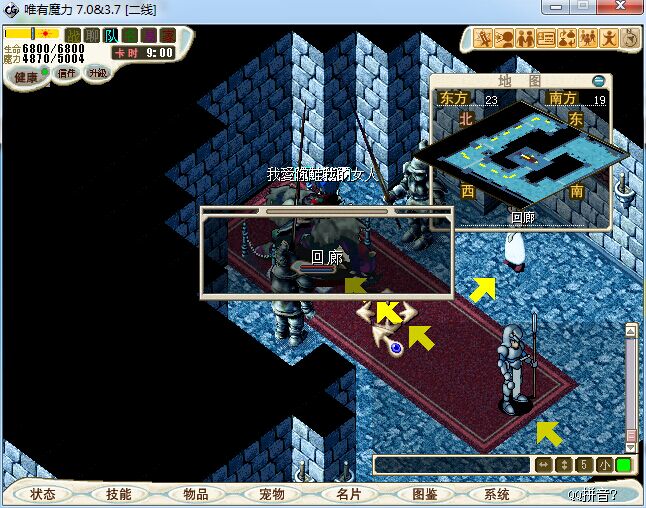Toggle the 聊 chat channel button
646x508 pixels.
click(x=92, y=36)
